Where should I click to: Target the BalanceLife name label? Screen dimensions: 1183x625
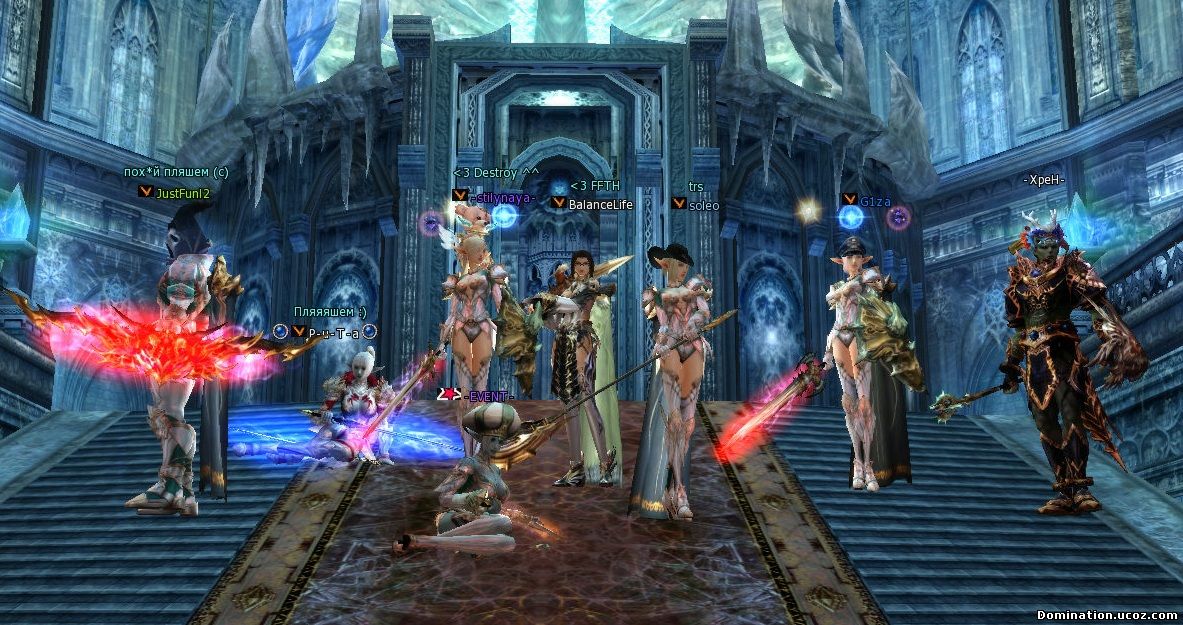click(x=600, y=204)
